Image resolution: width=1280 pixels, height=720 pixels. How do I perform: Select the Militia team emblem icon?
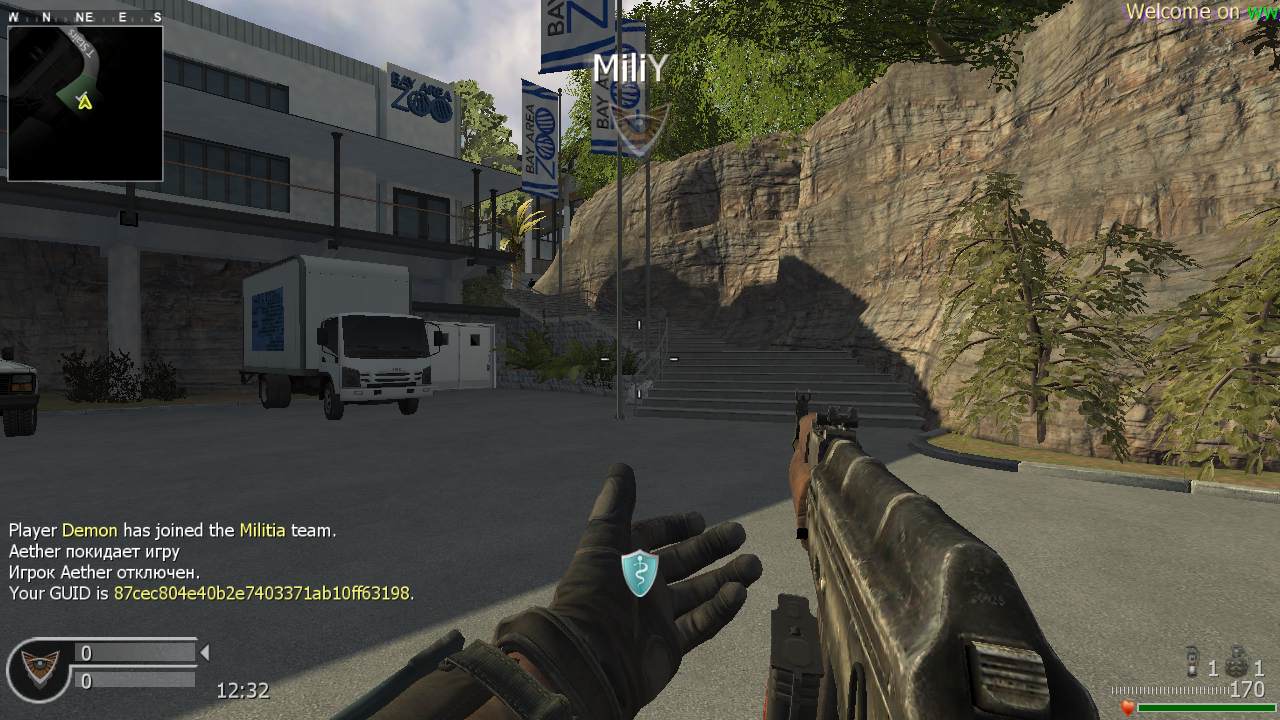pyautogui.click(x=38, y=668)
